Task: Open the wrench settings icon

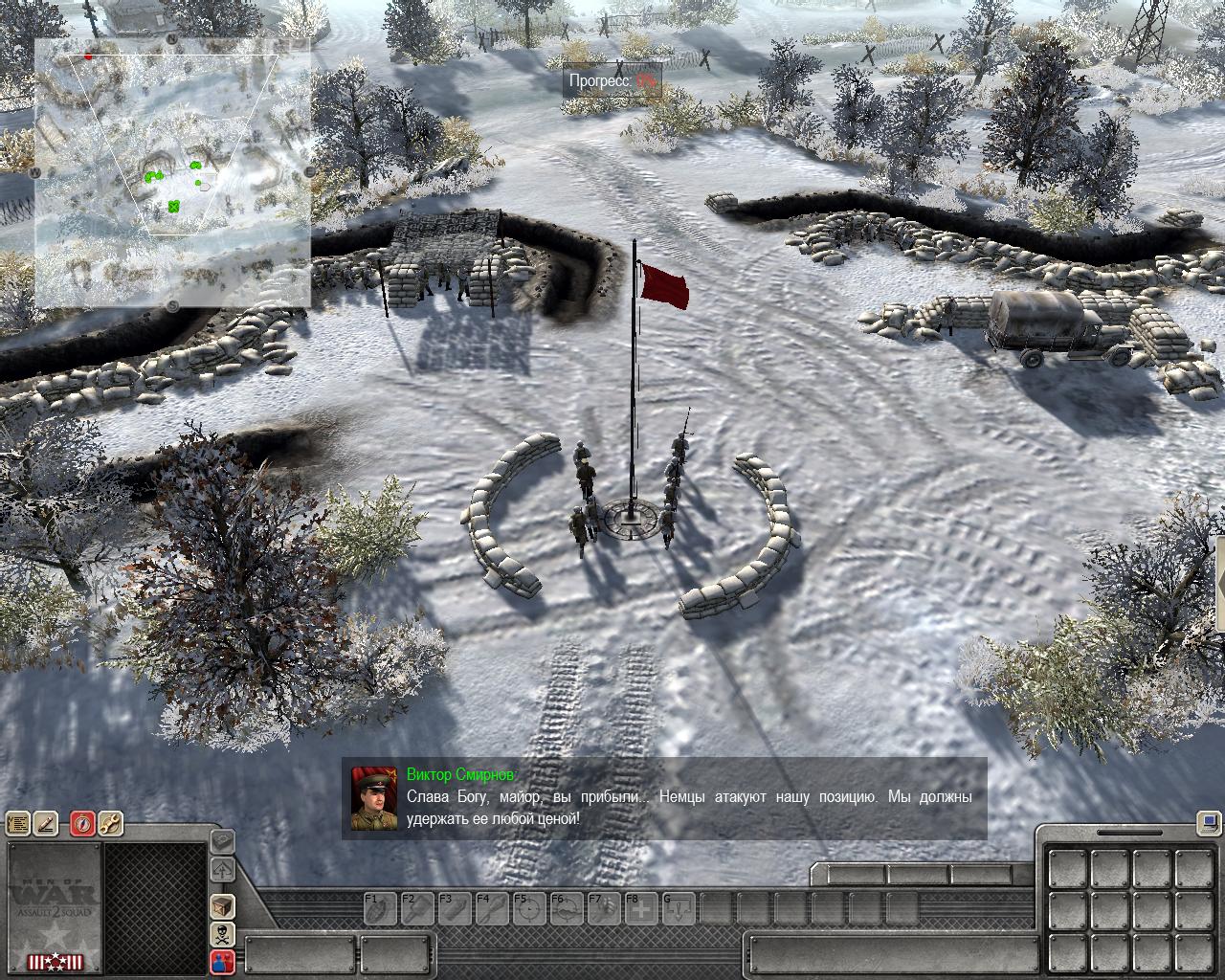Action: 110,824
